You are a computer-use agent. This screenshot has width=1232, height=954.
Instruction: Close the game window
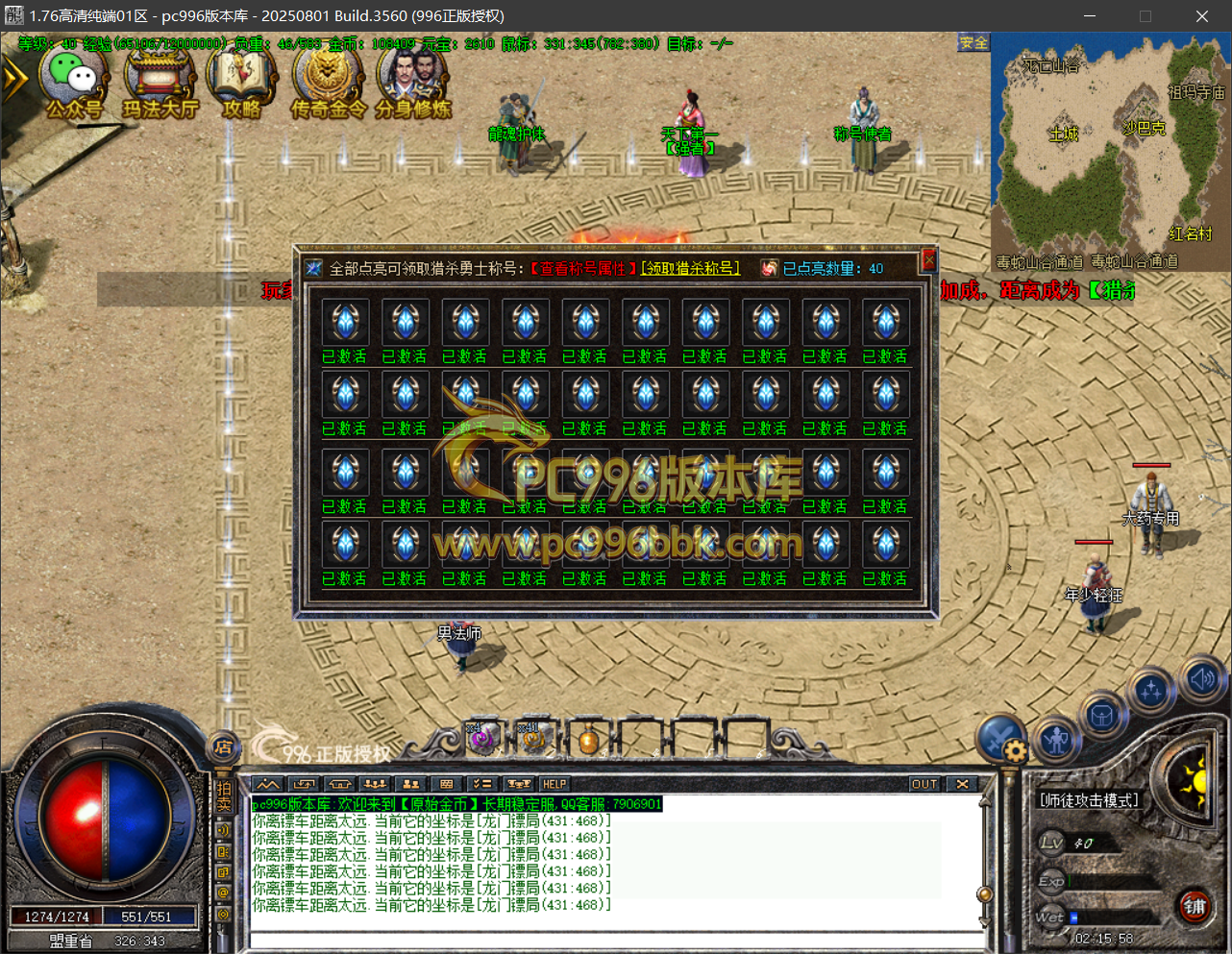(1201, 16)
